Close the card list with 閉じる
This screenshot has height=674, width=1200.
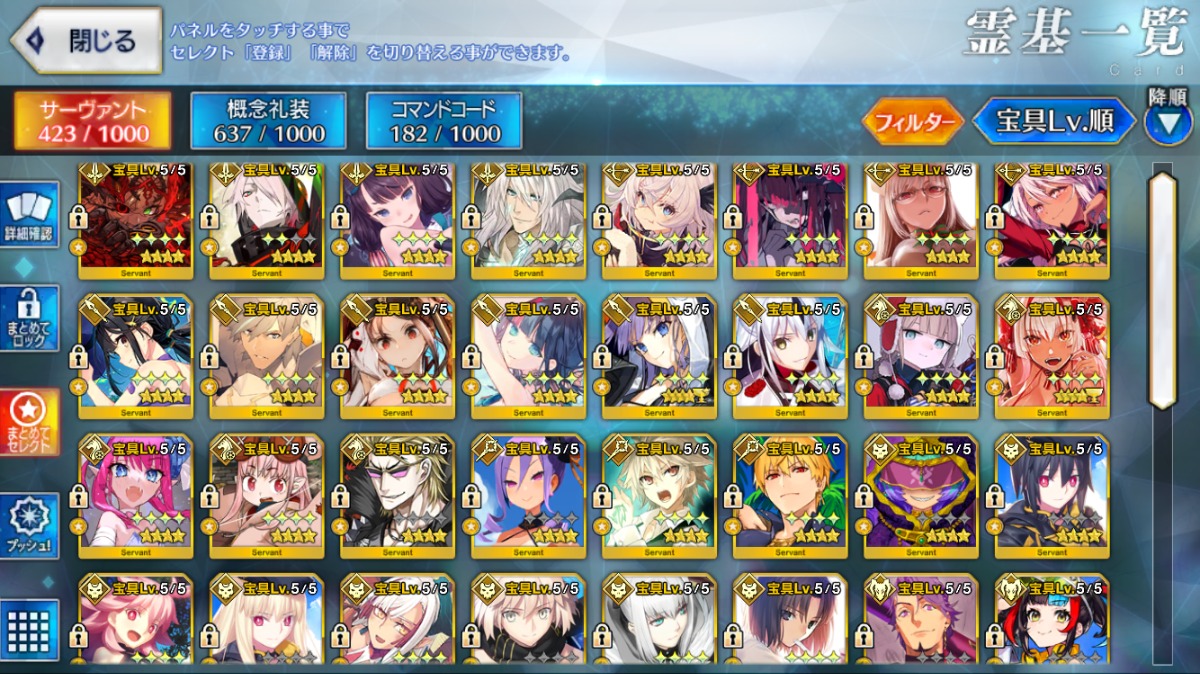pos(86,41)
